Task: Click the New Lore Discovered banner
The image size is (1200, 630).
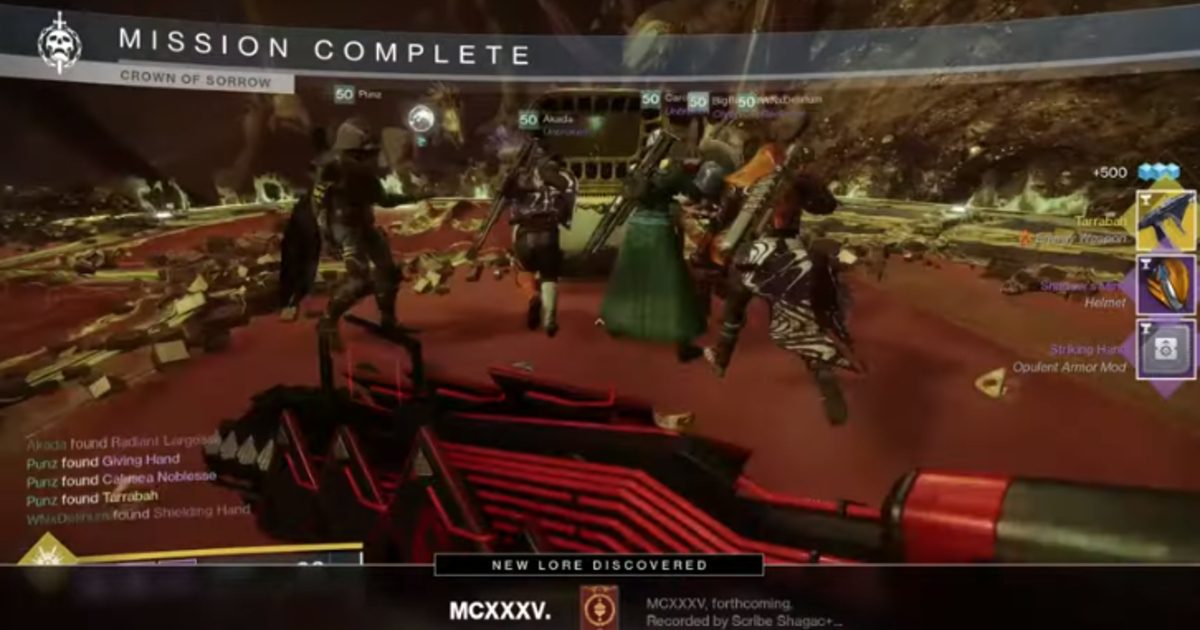Action: (x=599, y=565)
